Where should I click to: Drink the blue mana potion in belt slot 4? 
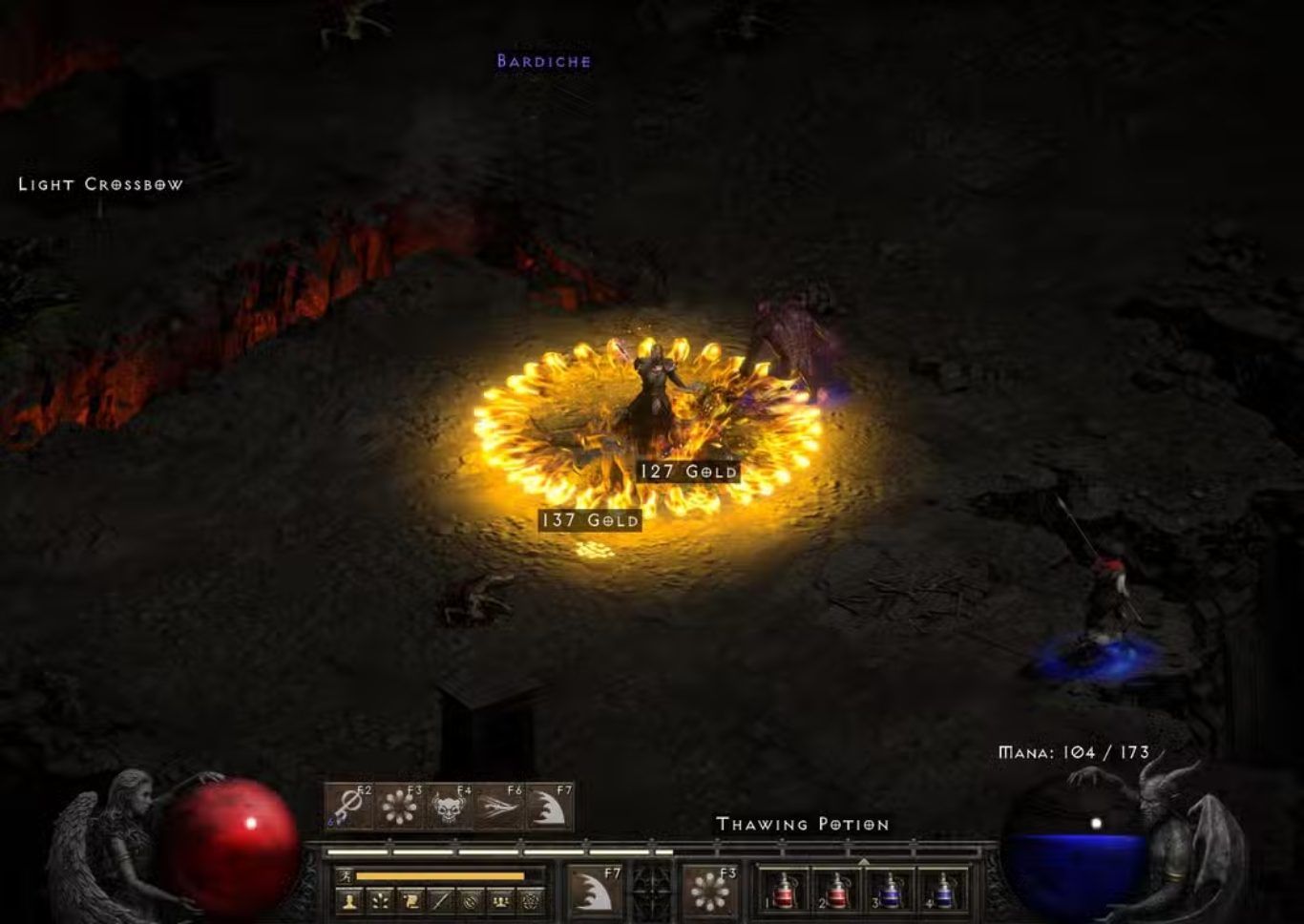point(943,890)
